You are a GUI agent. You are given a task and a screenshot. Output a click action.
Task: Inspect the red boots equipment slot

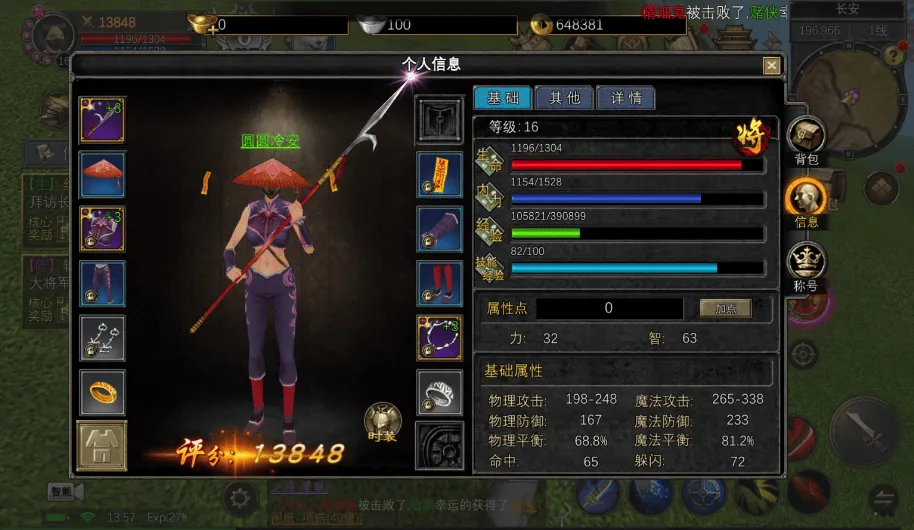tap(439, 283)
